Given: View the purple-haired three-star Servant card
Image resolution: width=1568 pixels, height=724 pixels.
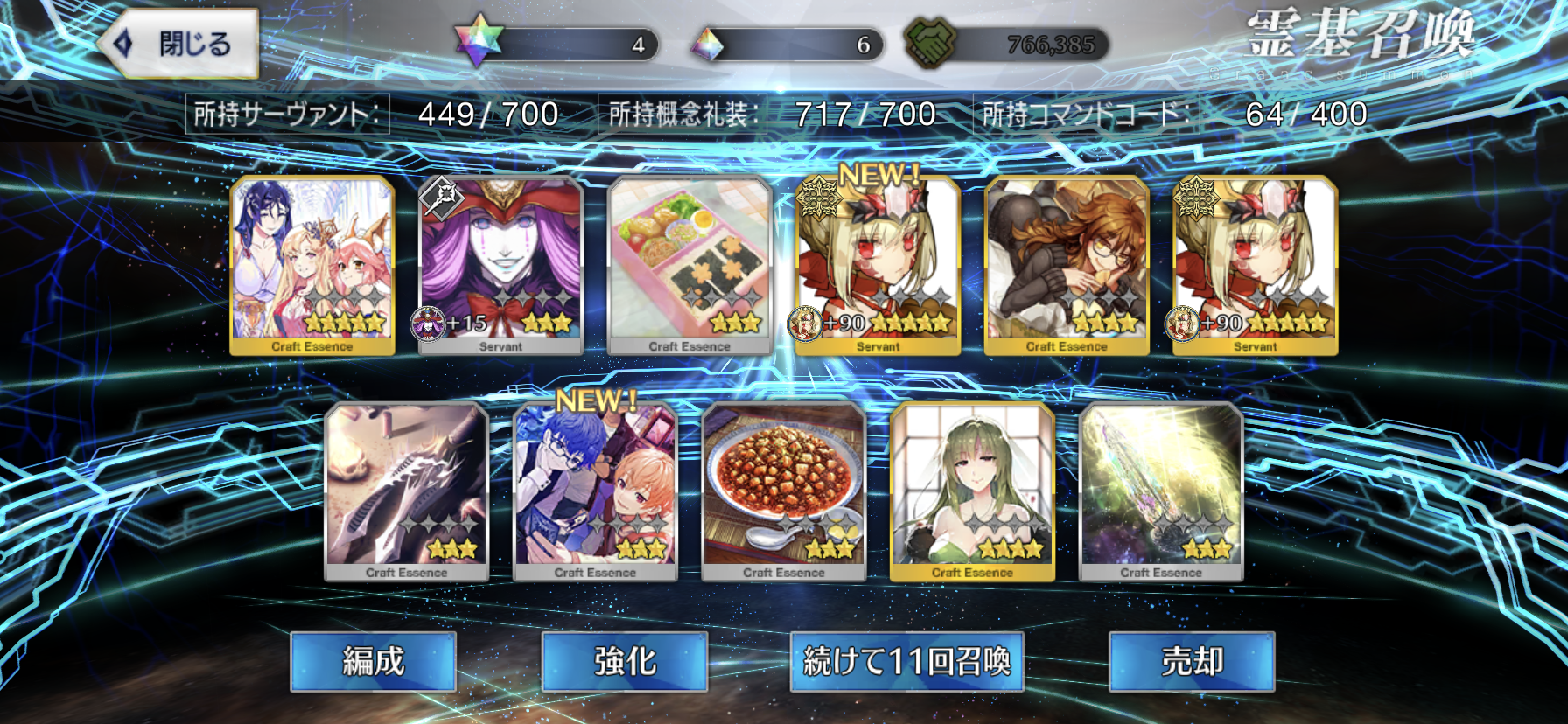Looking at the screenshot, I should [x=500, y=265].
